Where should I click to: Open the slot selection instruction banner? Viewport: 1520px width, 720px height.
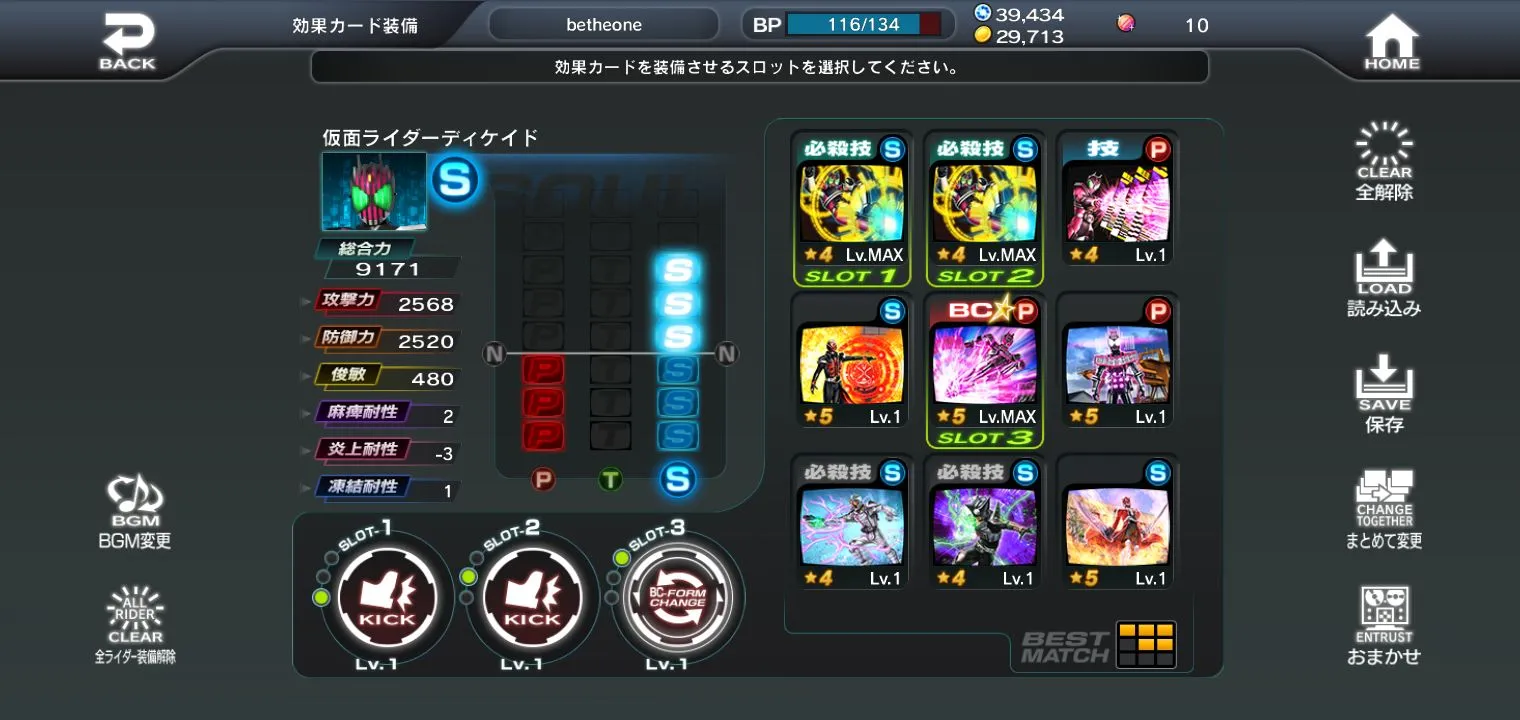[758, 66]
